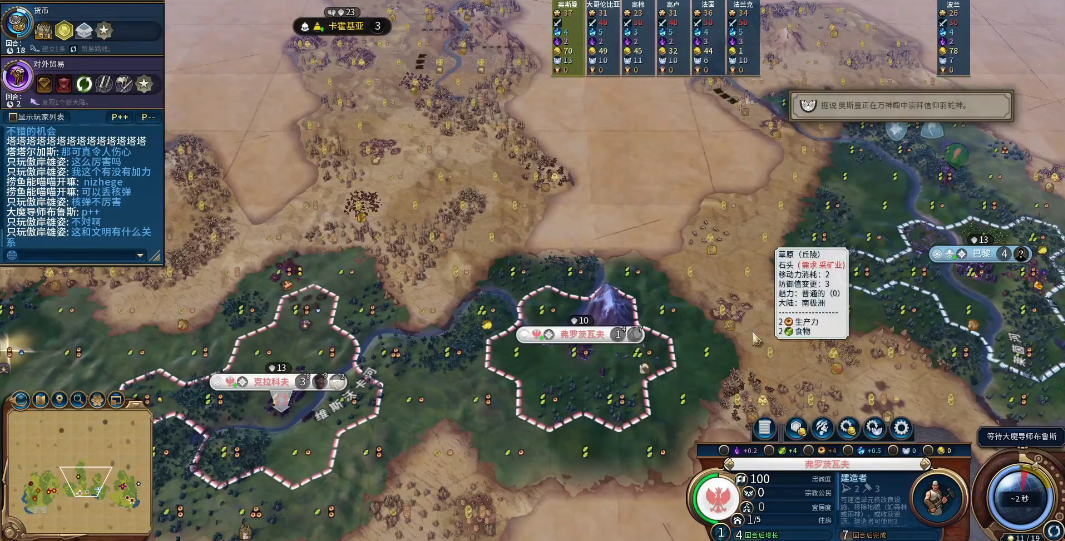Focus the chat input field
Image resolution: width=1065 pixels, height=541 pixels.
(70, 255)
